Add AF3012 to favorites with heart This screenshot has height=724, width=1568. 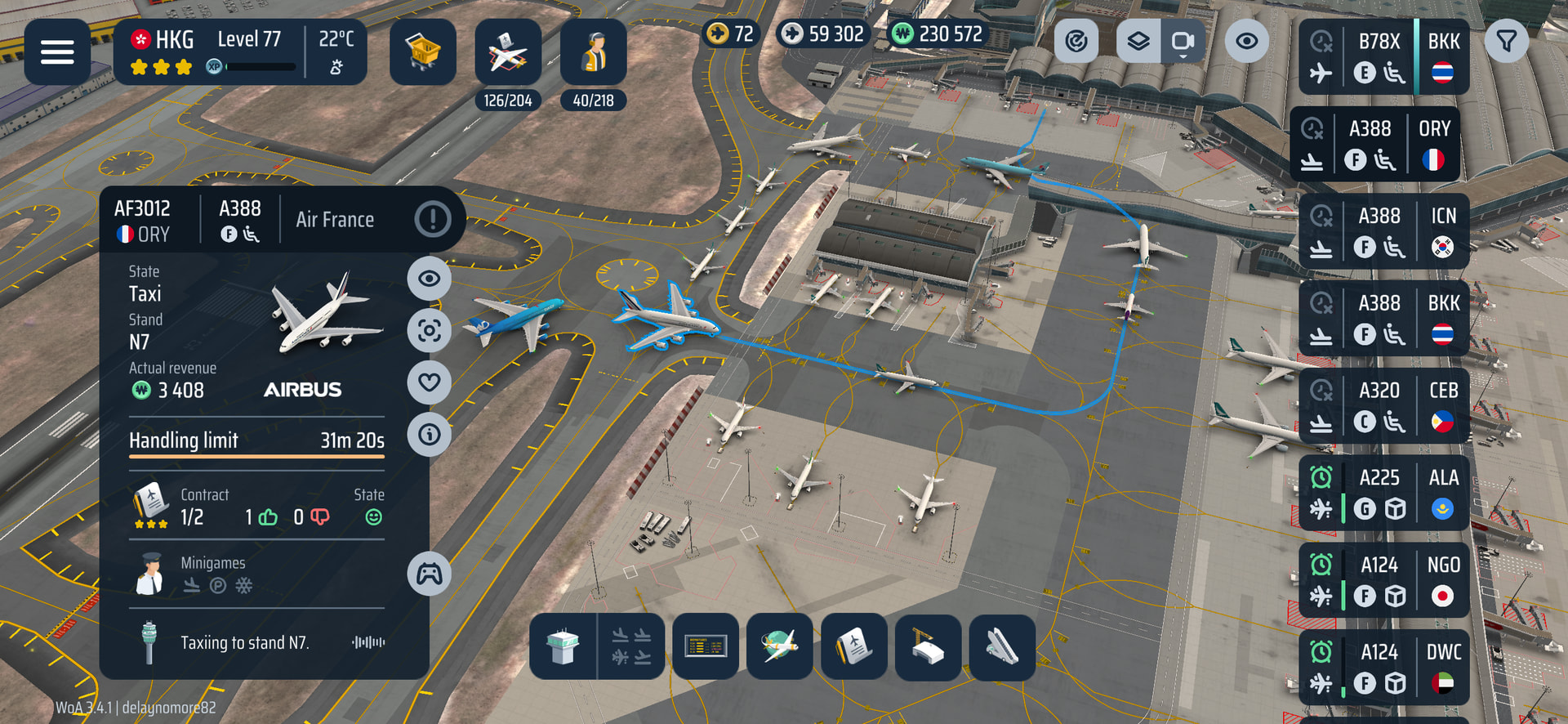point(430,382)
